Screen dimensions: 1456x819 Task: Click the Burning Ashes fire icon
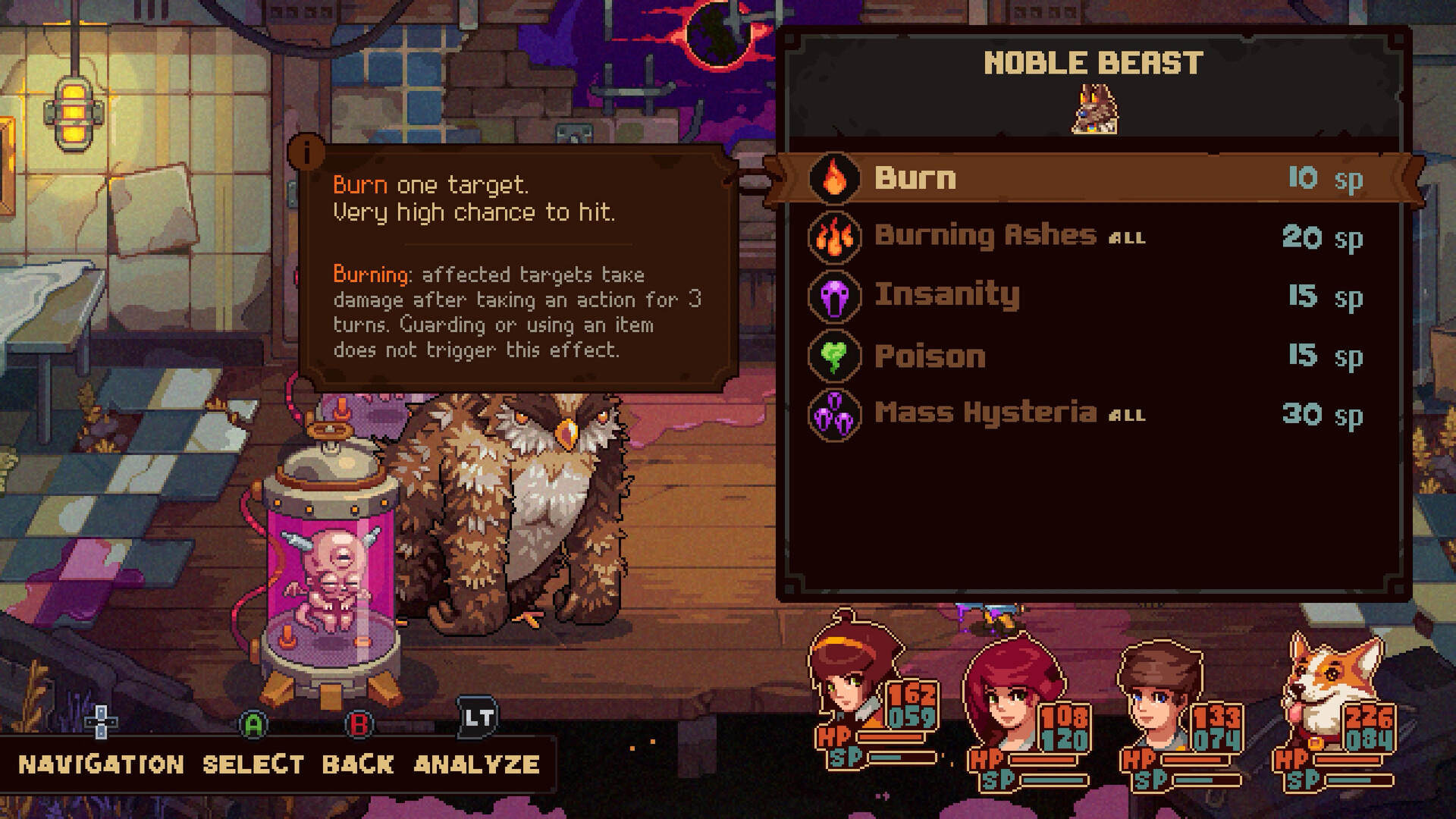coord(835,237)
